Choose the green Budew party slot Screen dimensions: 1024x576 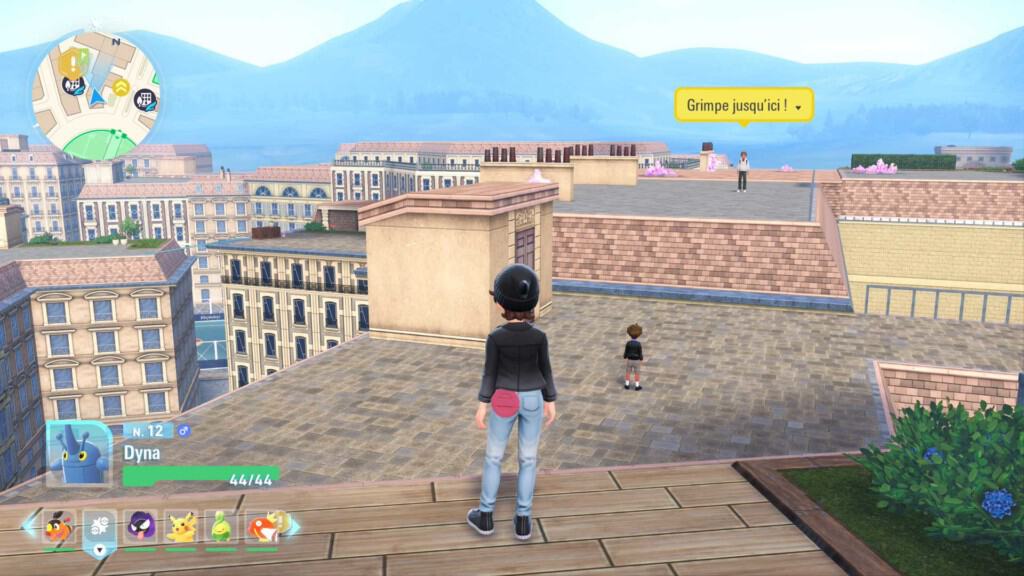[221, 527]
